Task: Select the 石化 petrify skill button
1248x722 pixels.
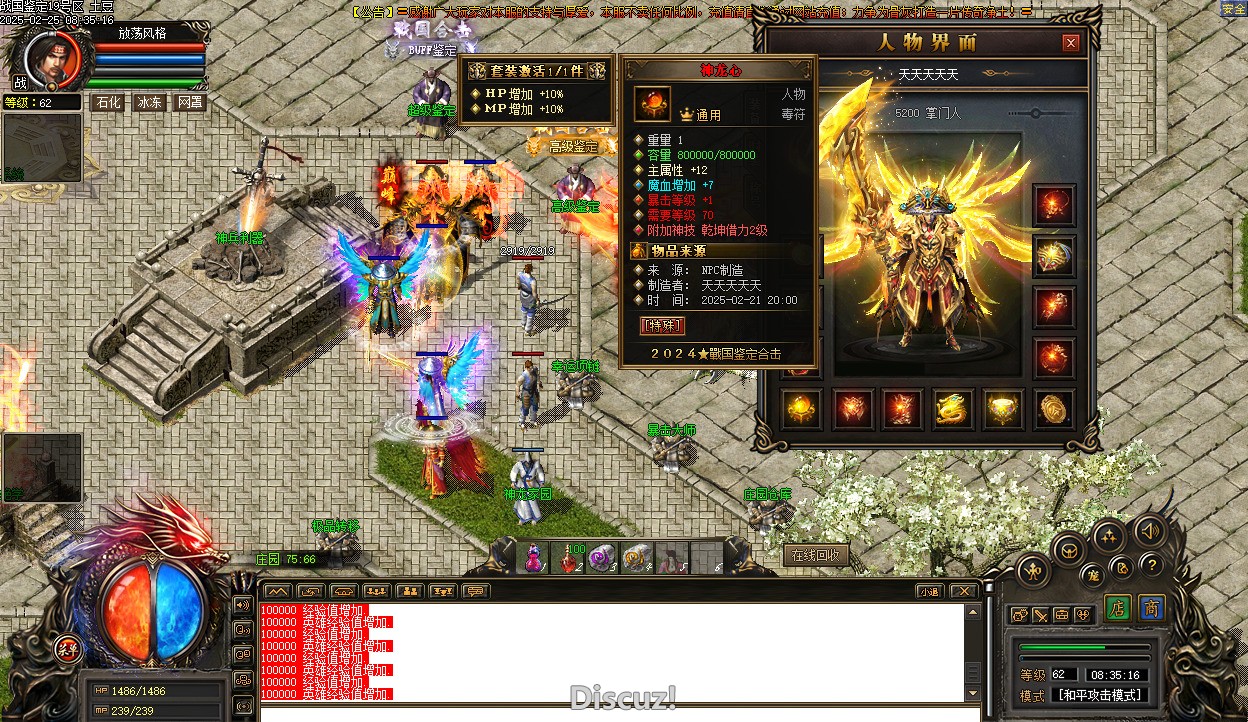Action: tap(107, 102)
